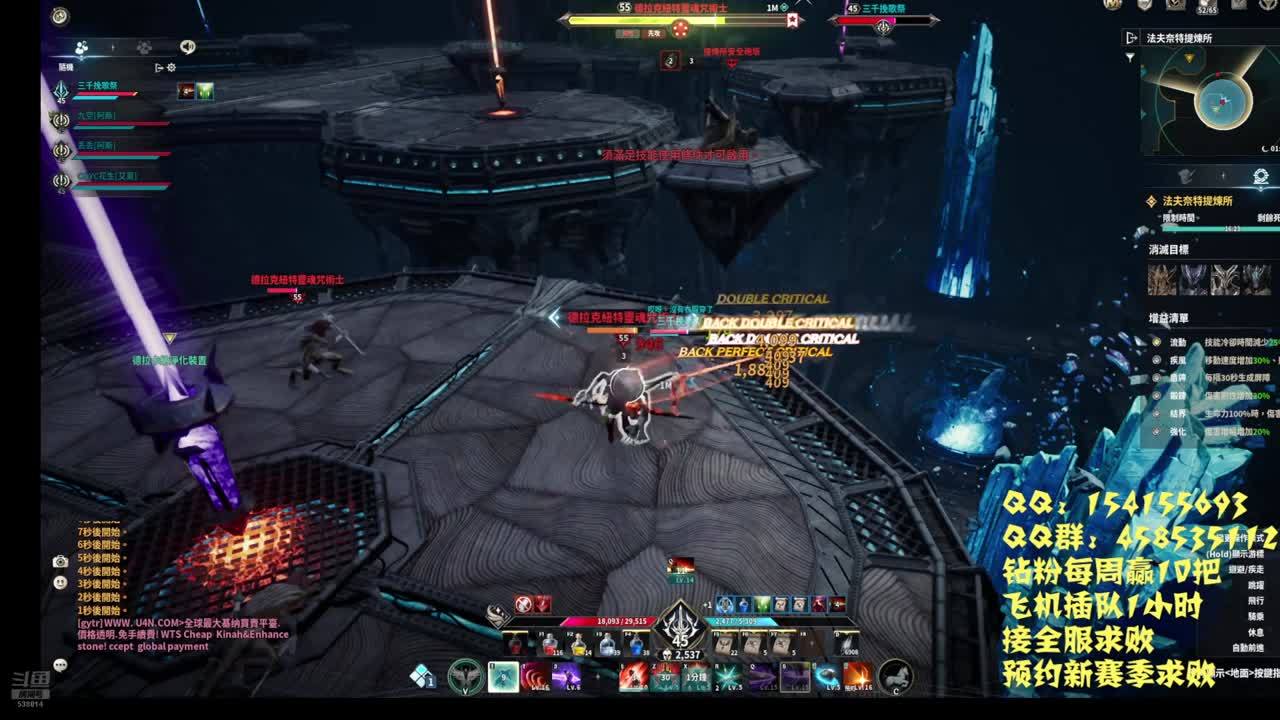Click the camera screenshot icon
Screen dimensions: 1280x720
coord(60,562)
